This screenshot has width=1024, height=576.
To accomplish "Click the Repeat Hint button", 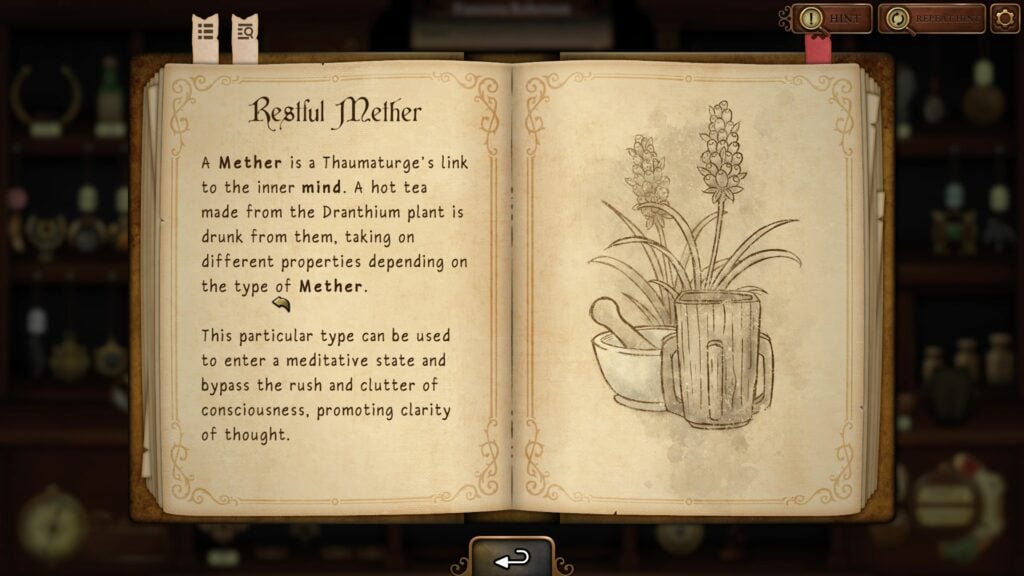I will (x=931, y=18).
